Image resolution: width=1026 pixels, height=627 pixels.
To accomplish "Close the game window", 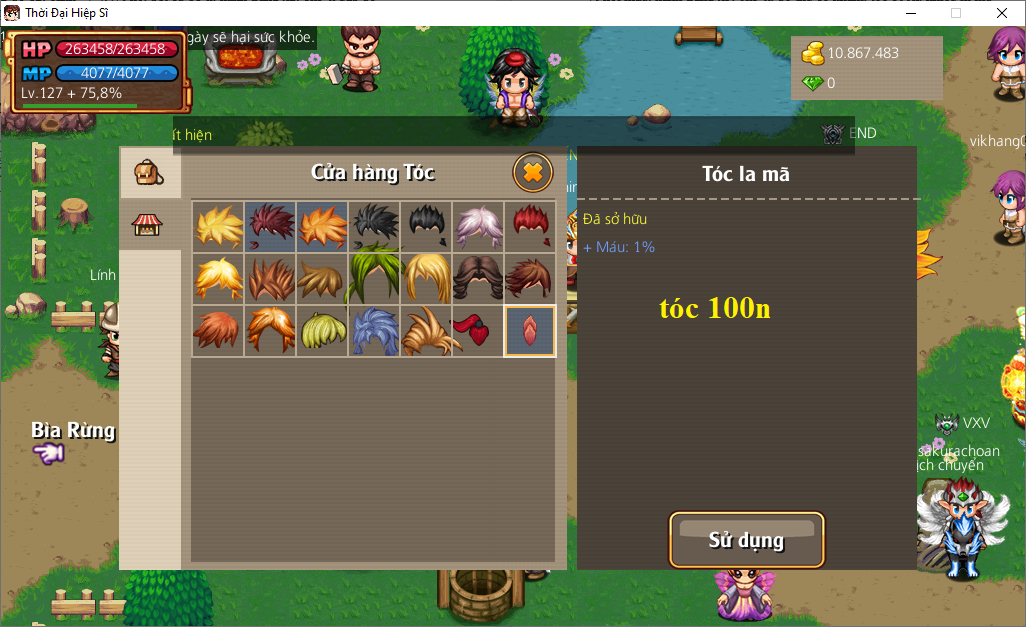I will click(x=1001, y=13).
